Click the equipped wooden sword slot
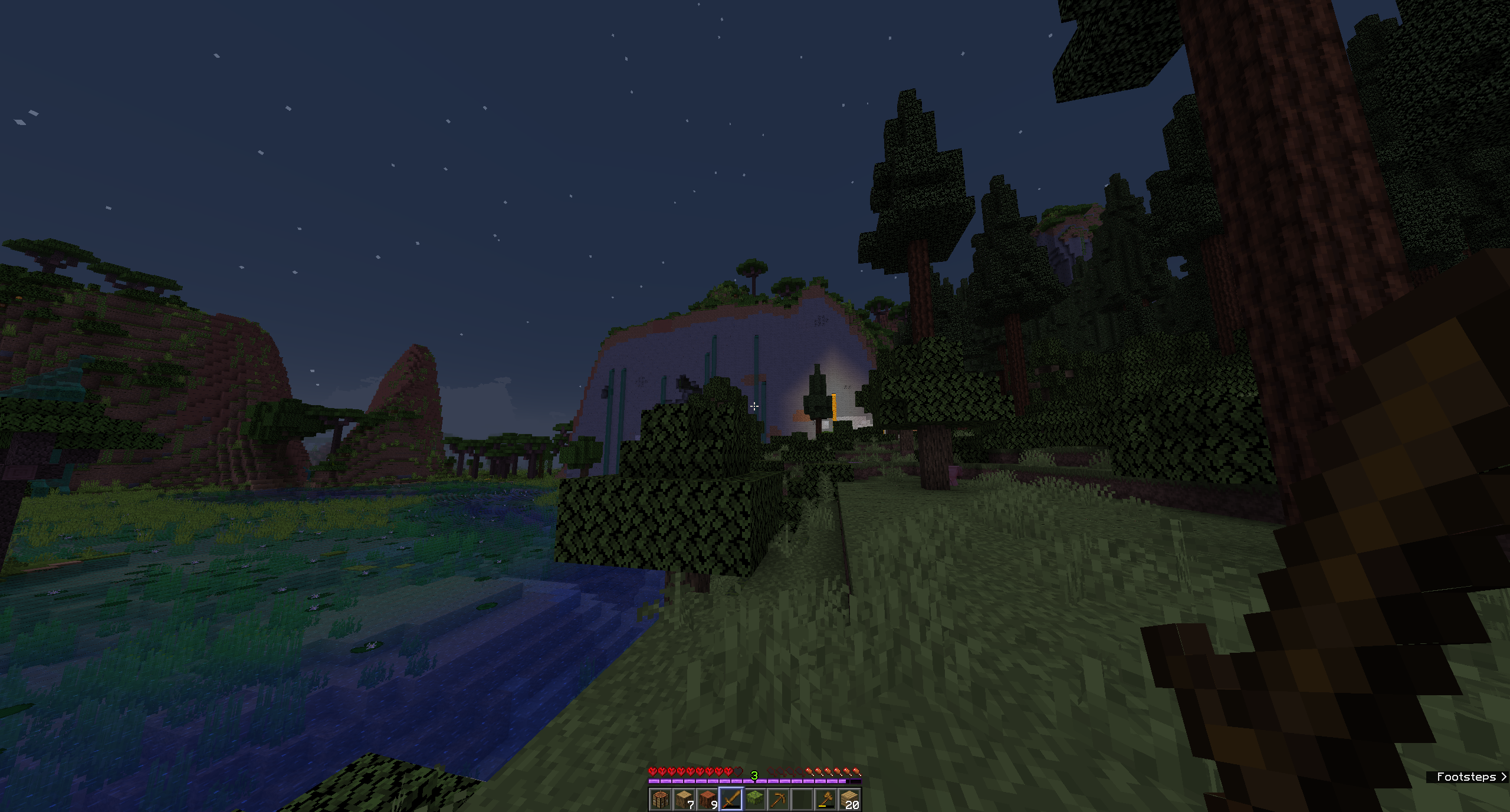Viewport: 1510px width, 812px height. (x=732, y=799)
